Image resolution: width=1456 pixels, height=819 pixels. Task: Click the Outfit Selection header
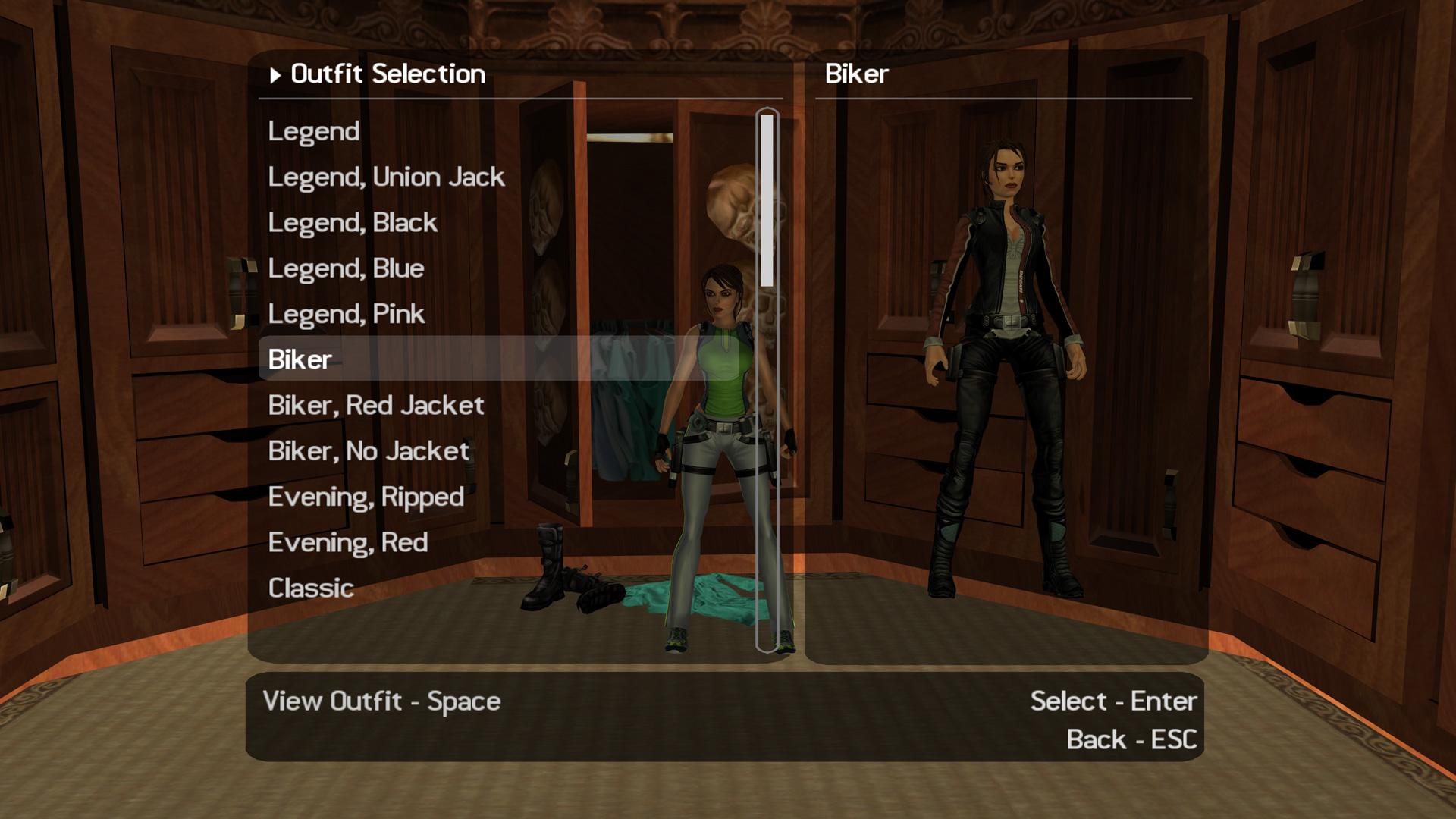coord(388,74)
